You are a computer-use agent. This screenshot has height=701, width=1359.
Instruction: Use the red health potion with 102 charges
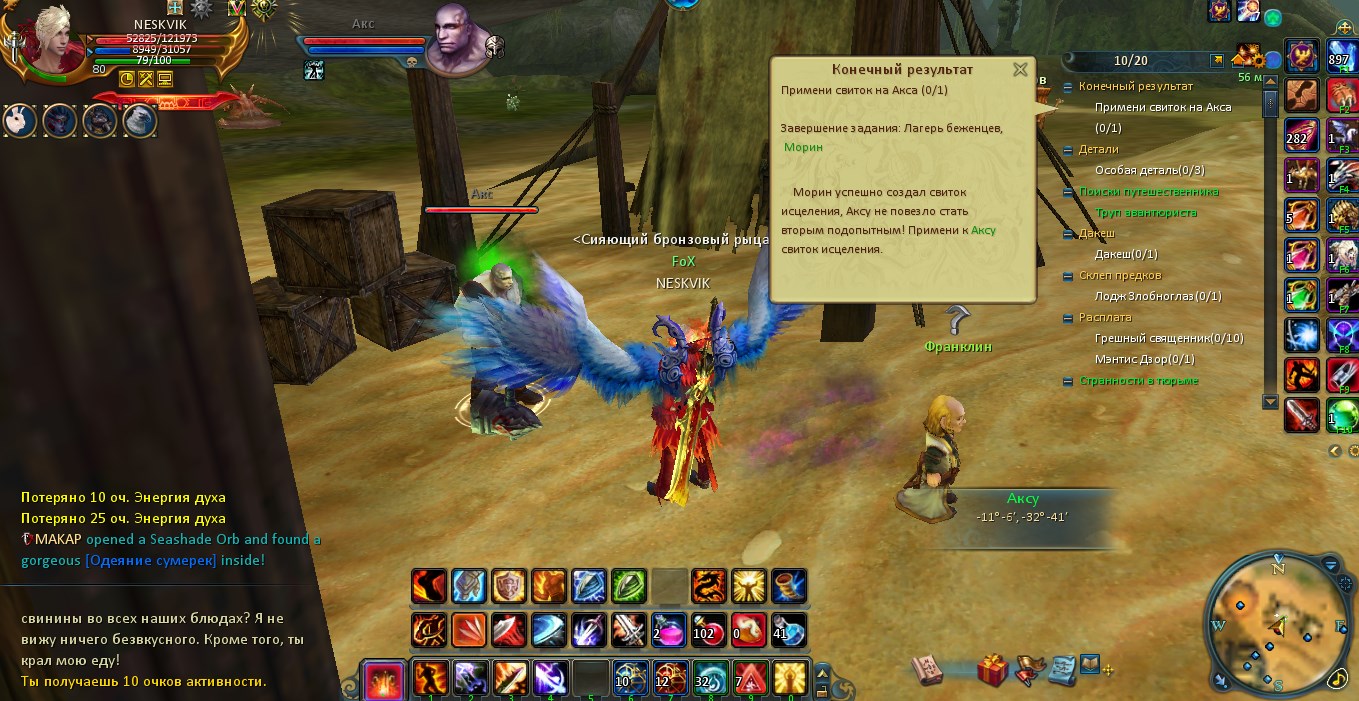[709, 631]
